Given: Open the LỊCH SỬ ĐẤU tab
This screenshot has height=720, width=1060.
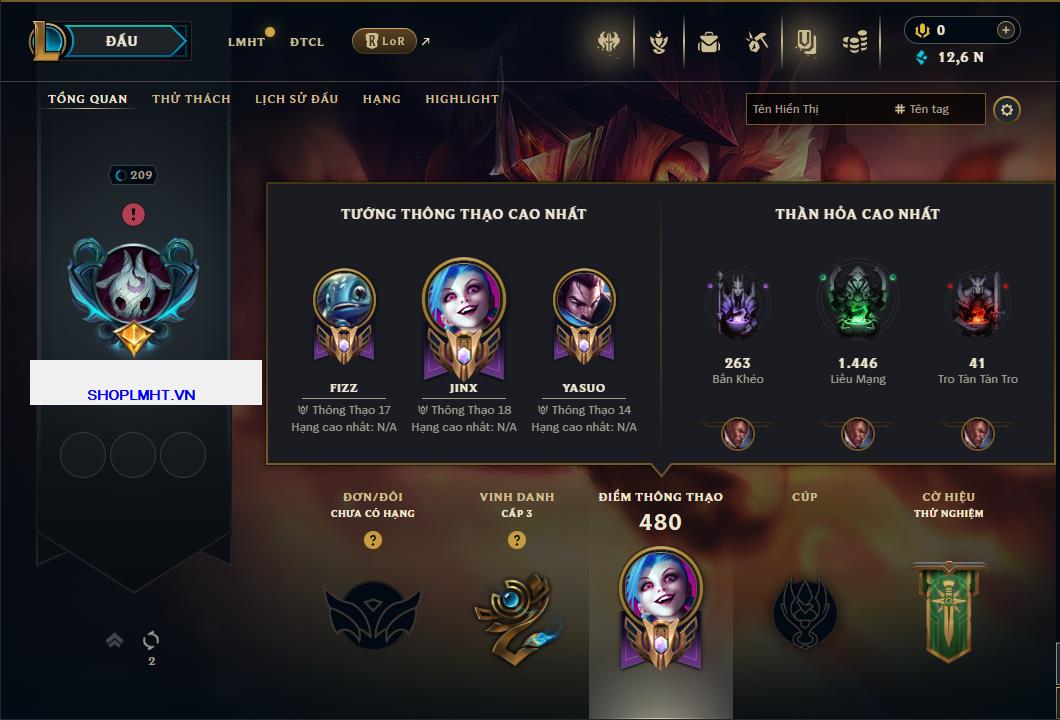Looking at the screenshot, I should pyautogui.click(x=296, y=99).
